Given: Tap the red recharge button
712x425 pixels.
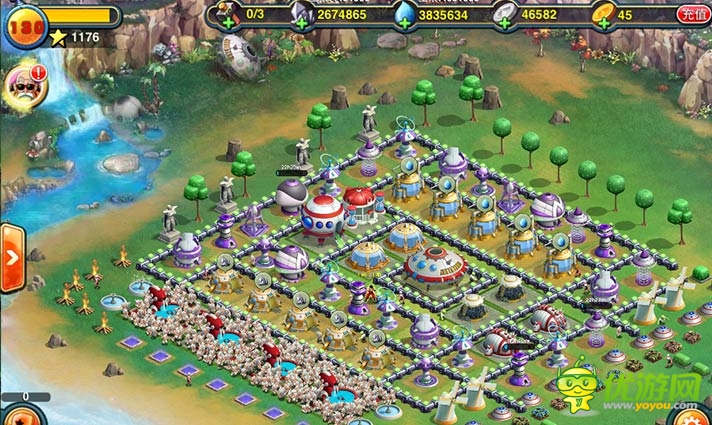Looking at the screenshot, I should [x=690, y=14].
